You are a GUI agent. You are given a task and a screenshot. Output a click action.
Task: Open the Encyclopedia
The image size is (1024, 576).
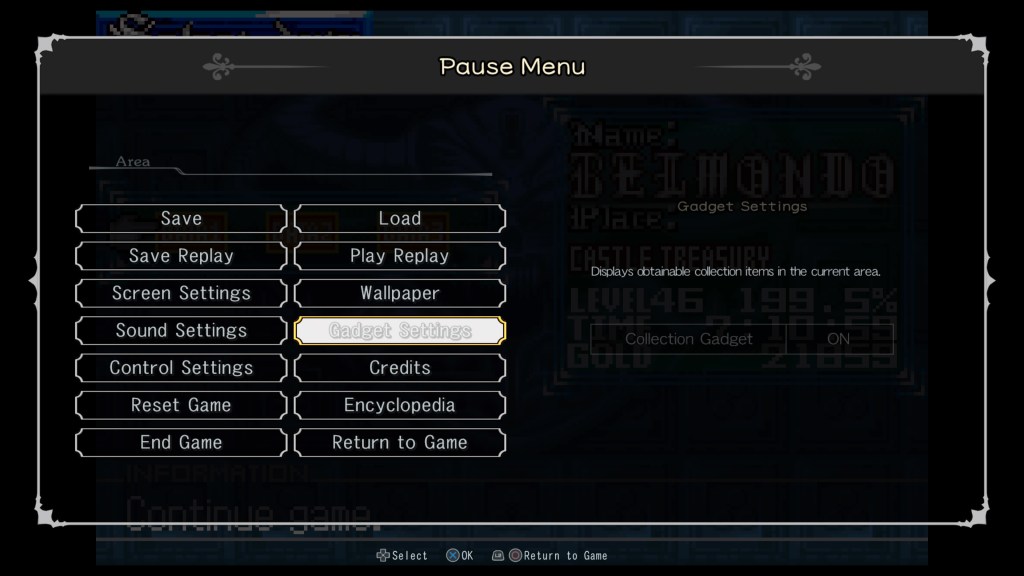click(400, 405)
